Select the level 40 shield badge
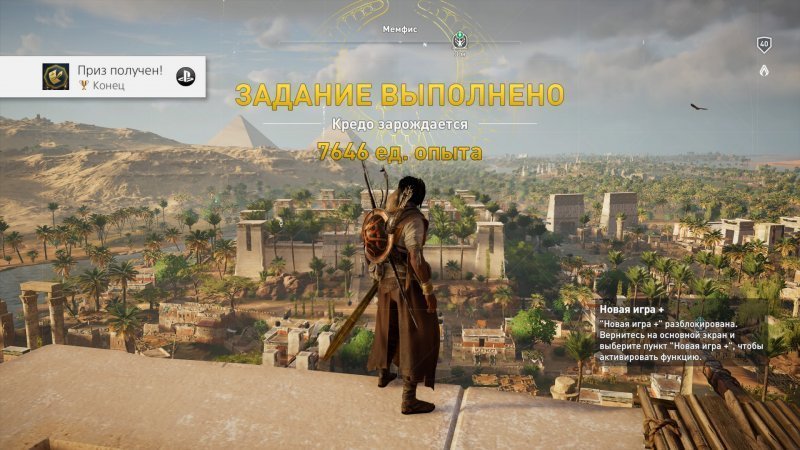 coord(764,44)
